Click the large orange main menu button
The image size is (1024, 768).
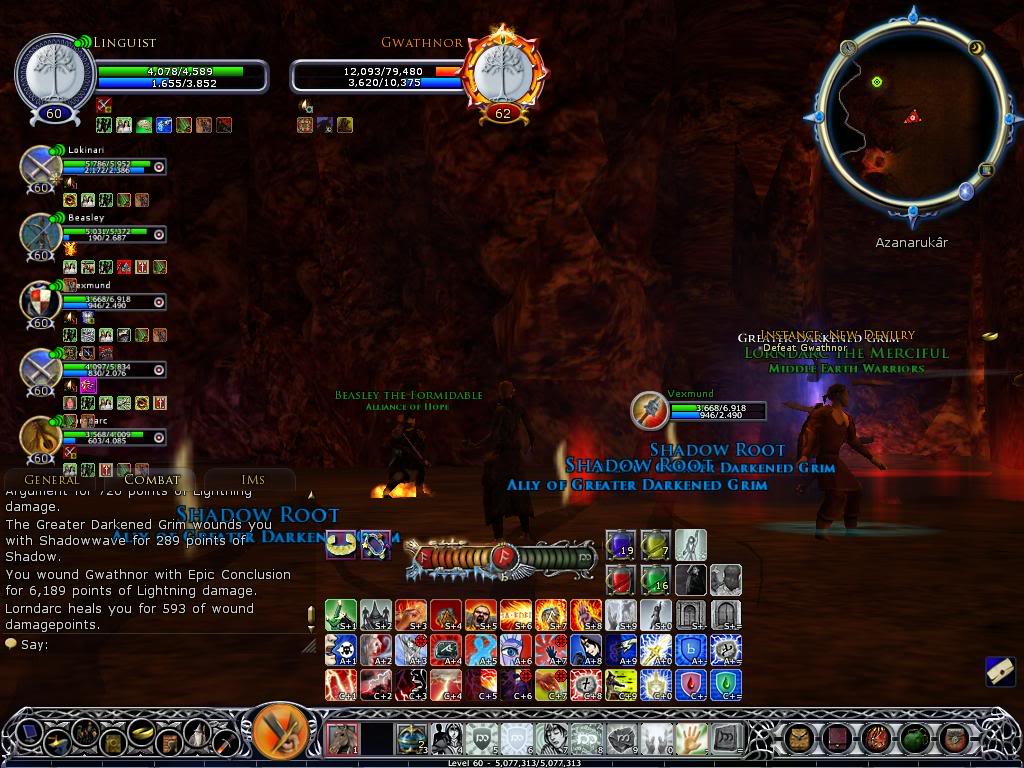point(280,734)
